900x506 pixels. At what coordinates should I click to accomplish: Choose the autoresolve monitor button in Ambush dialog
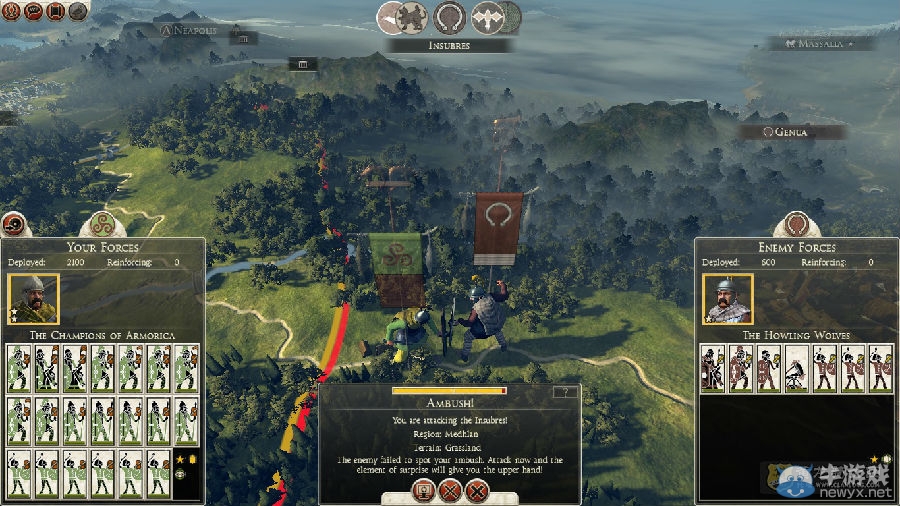pyautogui.click(x=422, y=491)
